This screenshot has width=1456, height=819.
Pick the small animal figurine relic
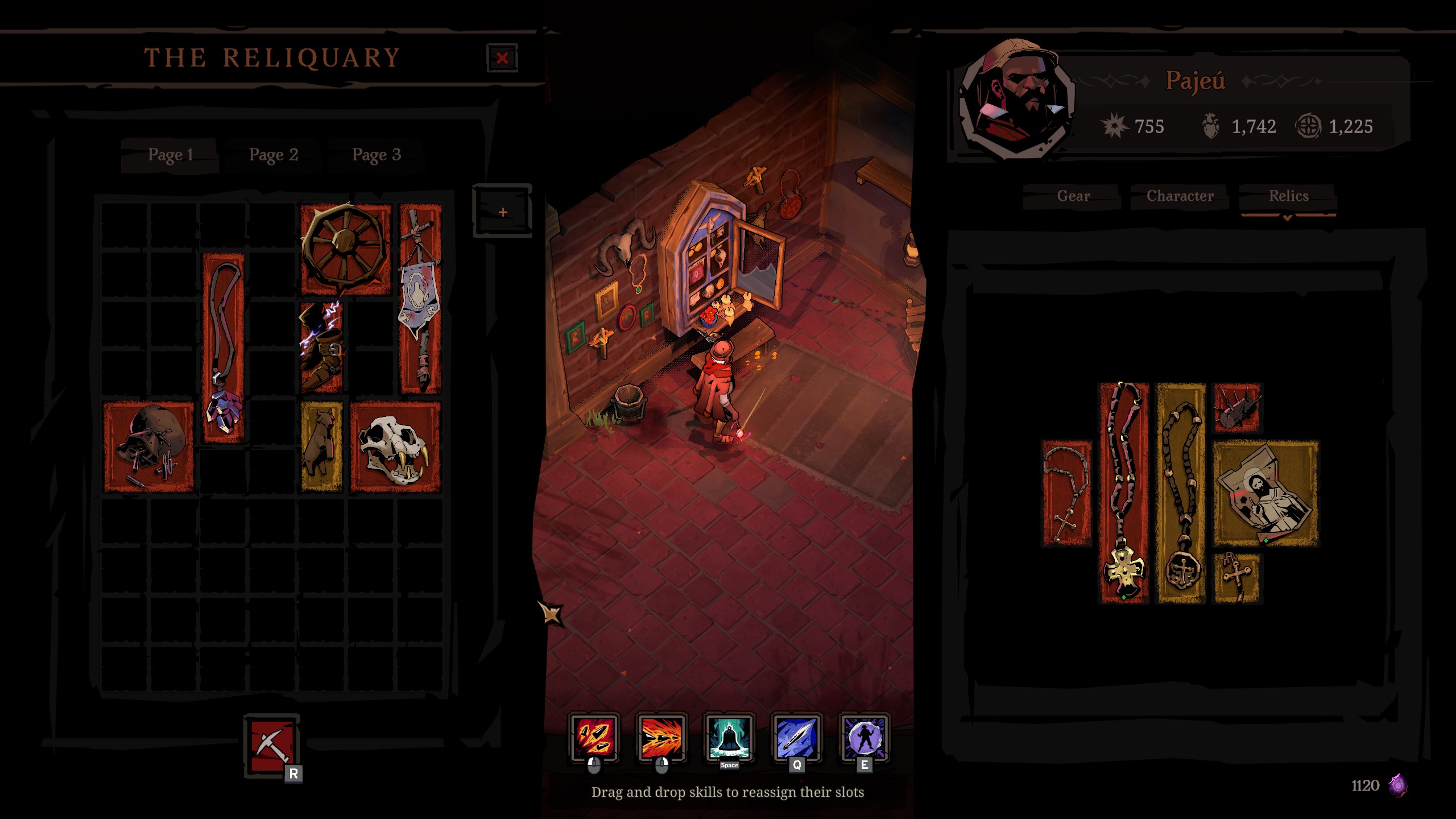pos(321,446)
